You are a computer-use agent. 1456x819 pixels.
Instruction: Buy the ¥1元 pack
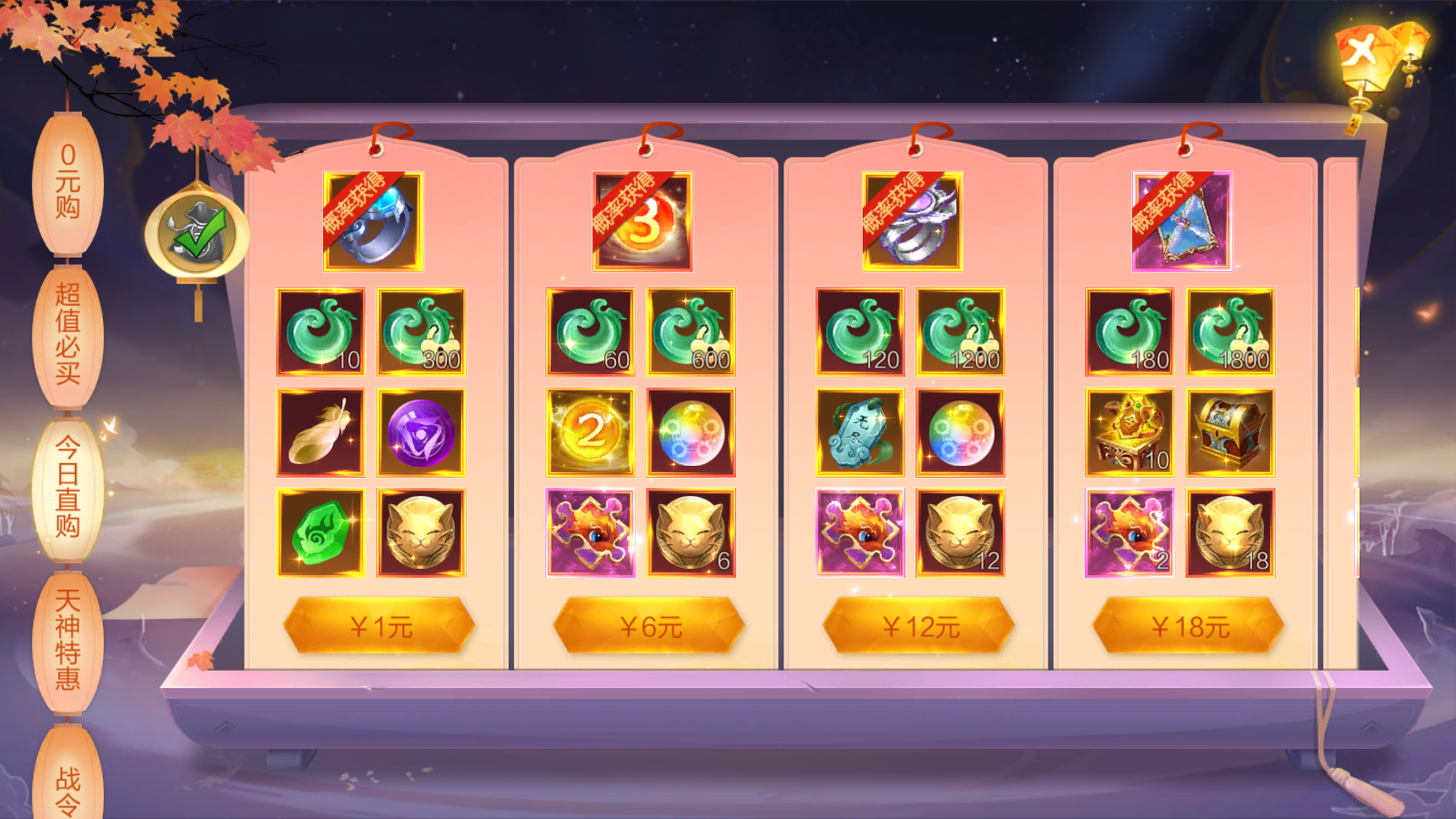click(379, 626)
